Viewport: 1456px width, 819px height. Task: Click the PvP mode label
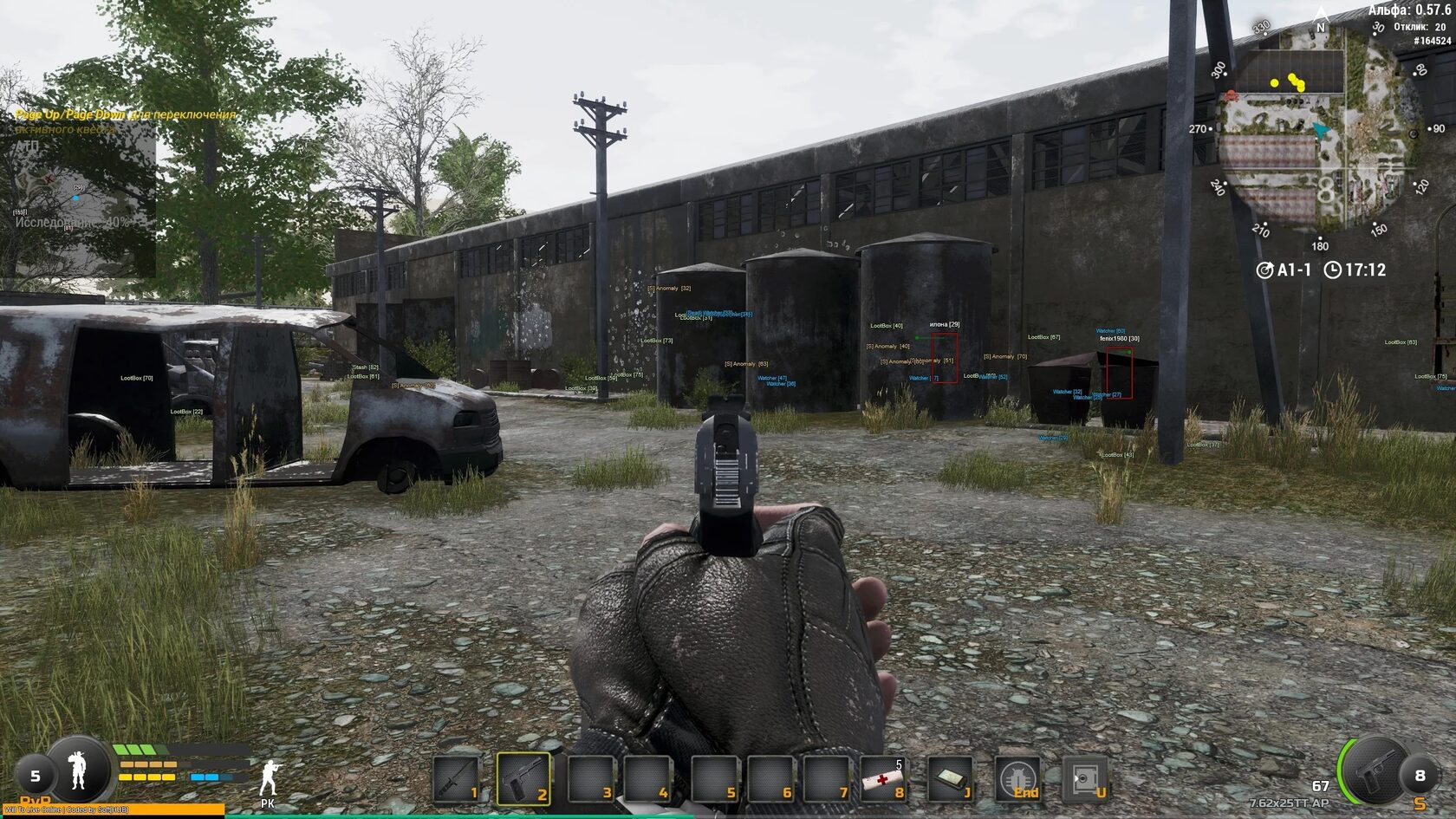(36, 799)
